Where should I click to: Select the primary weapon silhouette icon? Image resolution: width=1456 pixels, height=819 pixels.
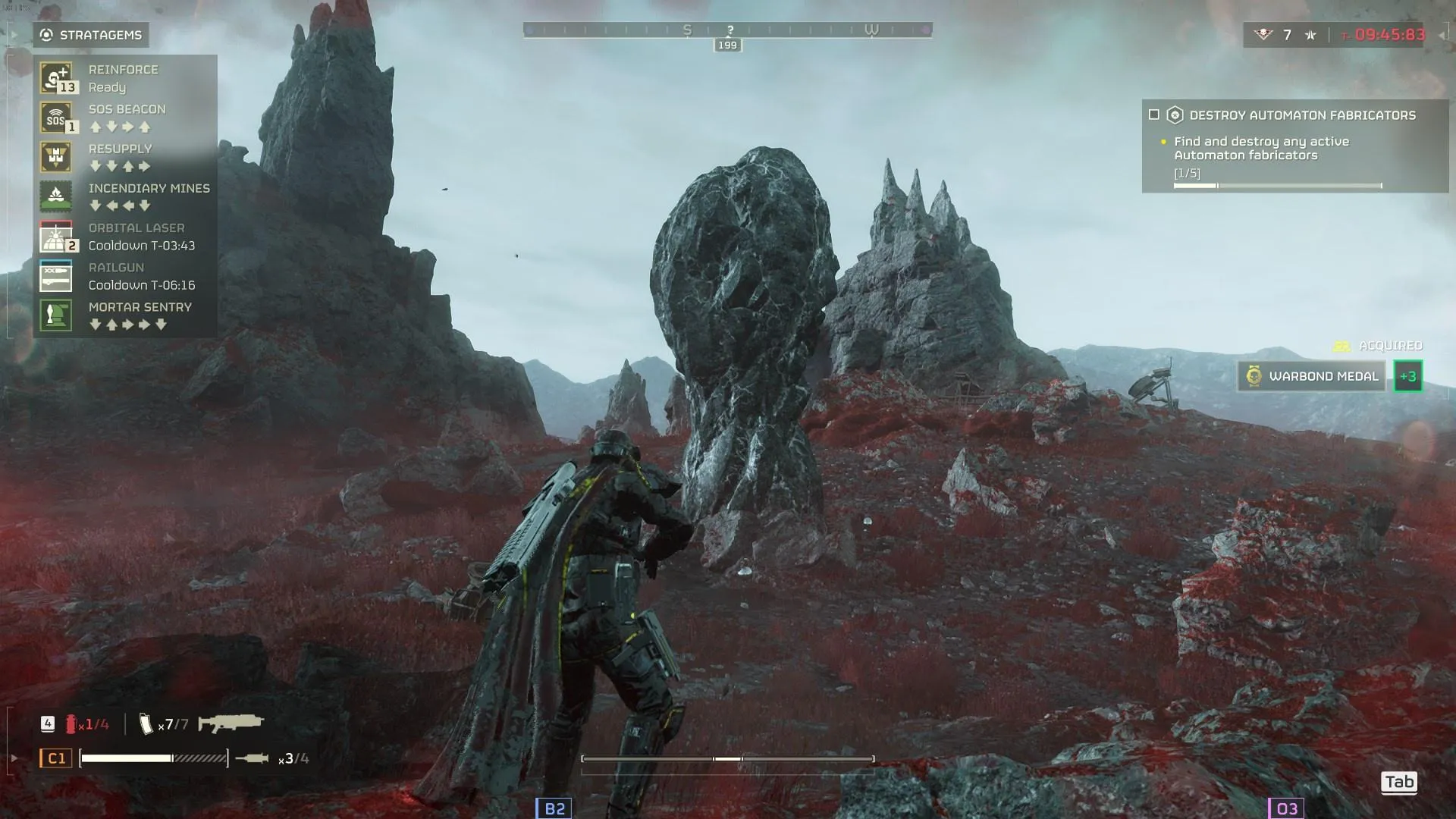pyautogui.click(x=231, y=723)
